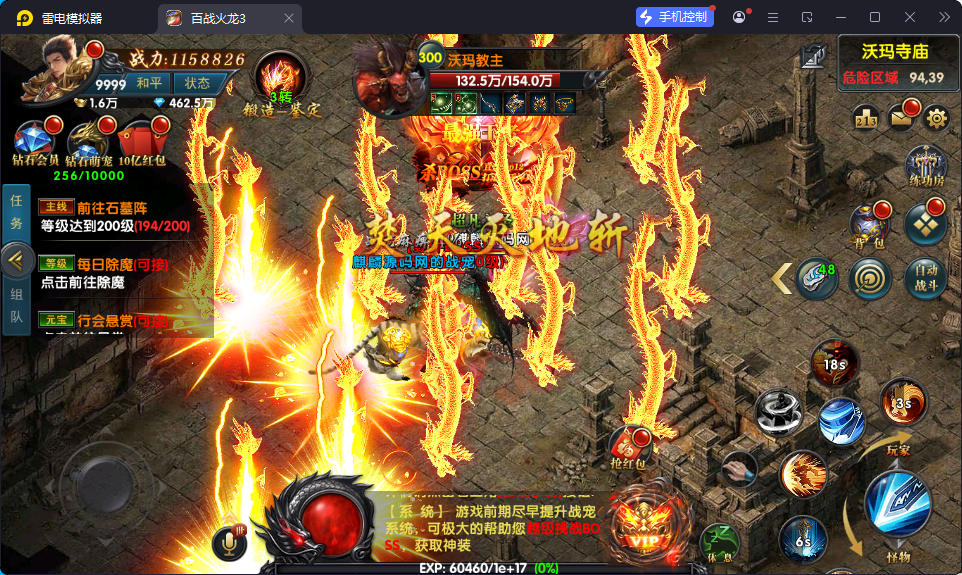Switch to the 任务 quest tab
This screenshot has height=575, width=962.
point(16,211)
